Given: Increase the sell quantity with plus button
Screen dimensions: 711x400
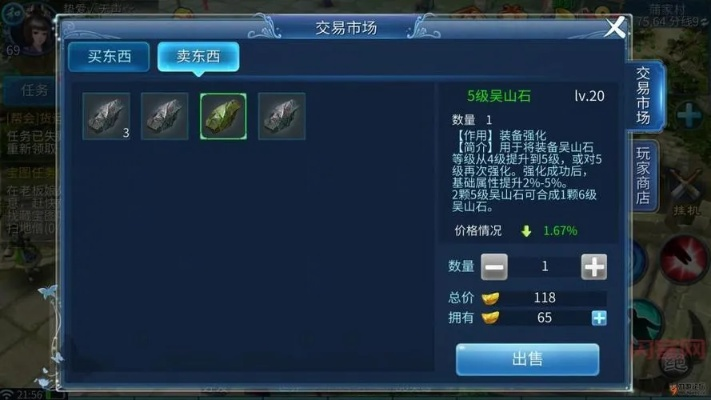Looking at the screenshot, I should [594, 267].
